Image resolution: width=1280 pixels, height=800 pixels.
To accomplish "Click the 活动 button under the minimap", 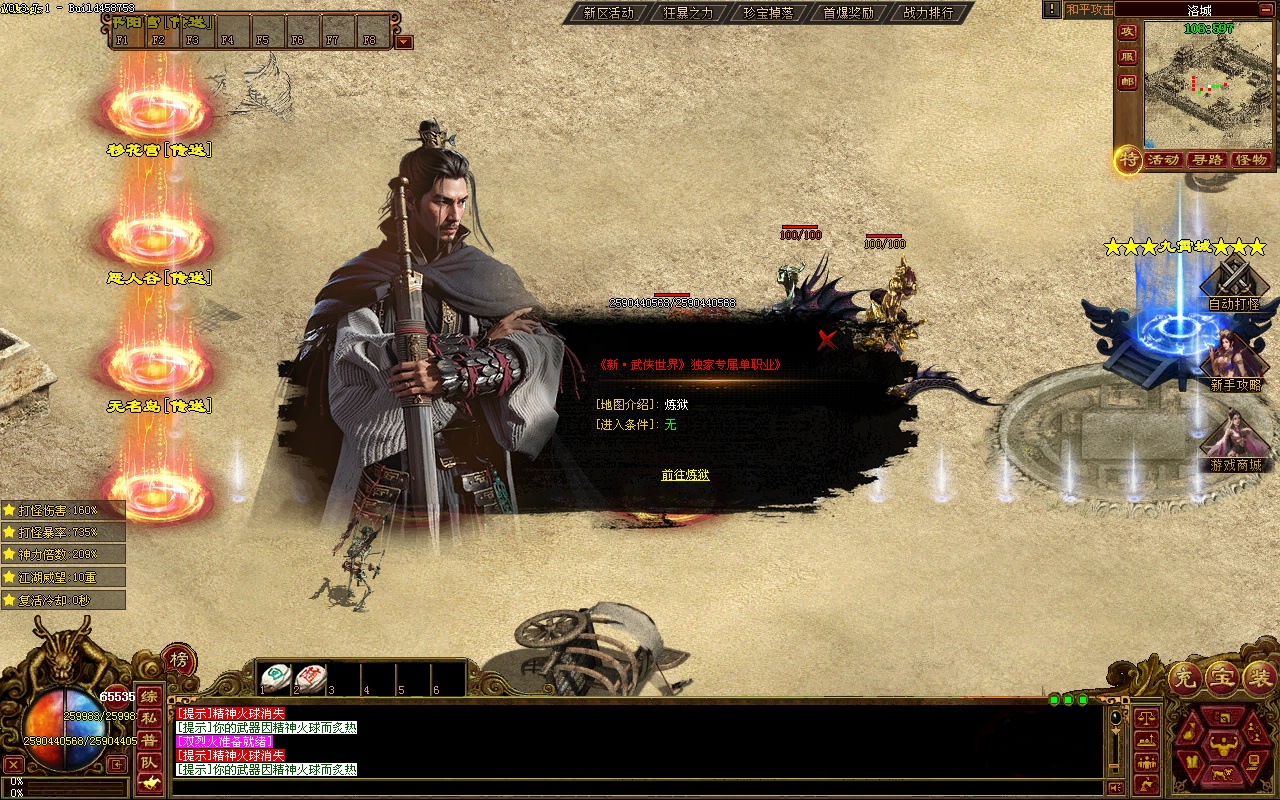I will pyautogui.click(x=1163, y=160).
